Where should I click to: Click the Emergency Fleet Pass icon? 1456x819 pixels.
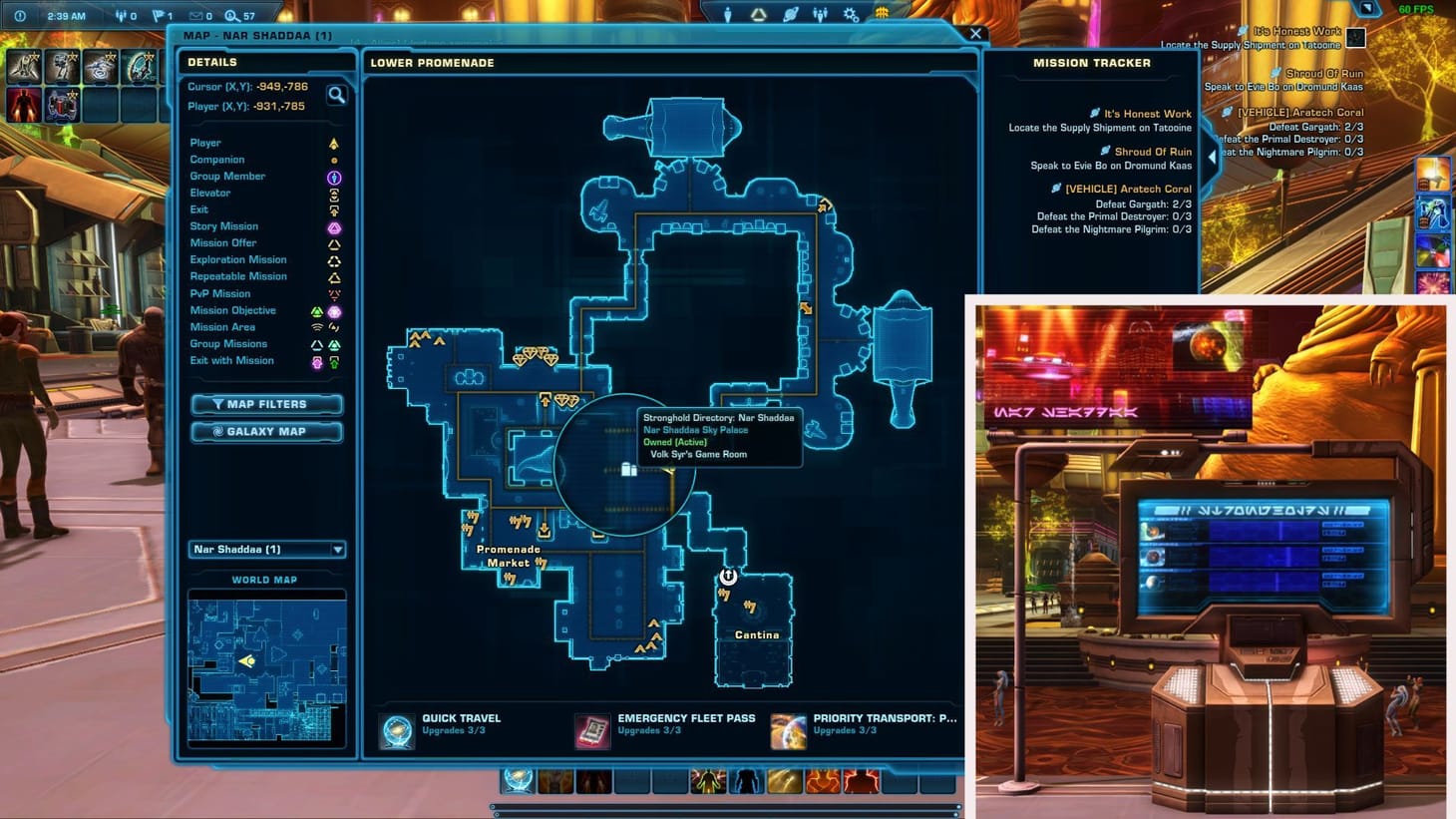click(592, 729)
